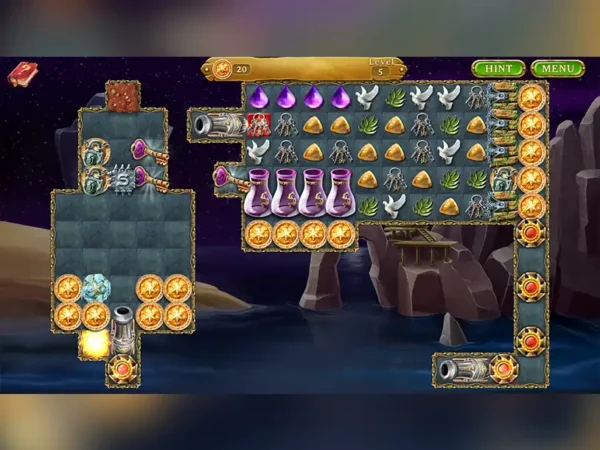Open the MENU button

557,69
